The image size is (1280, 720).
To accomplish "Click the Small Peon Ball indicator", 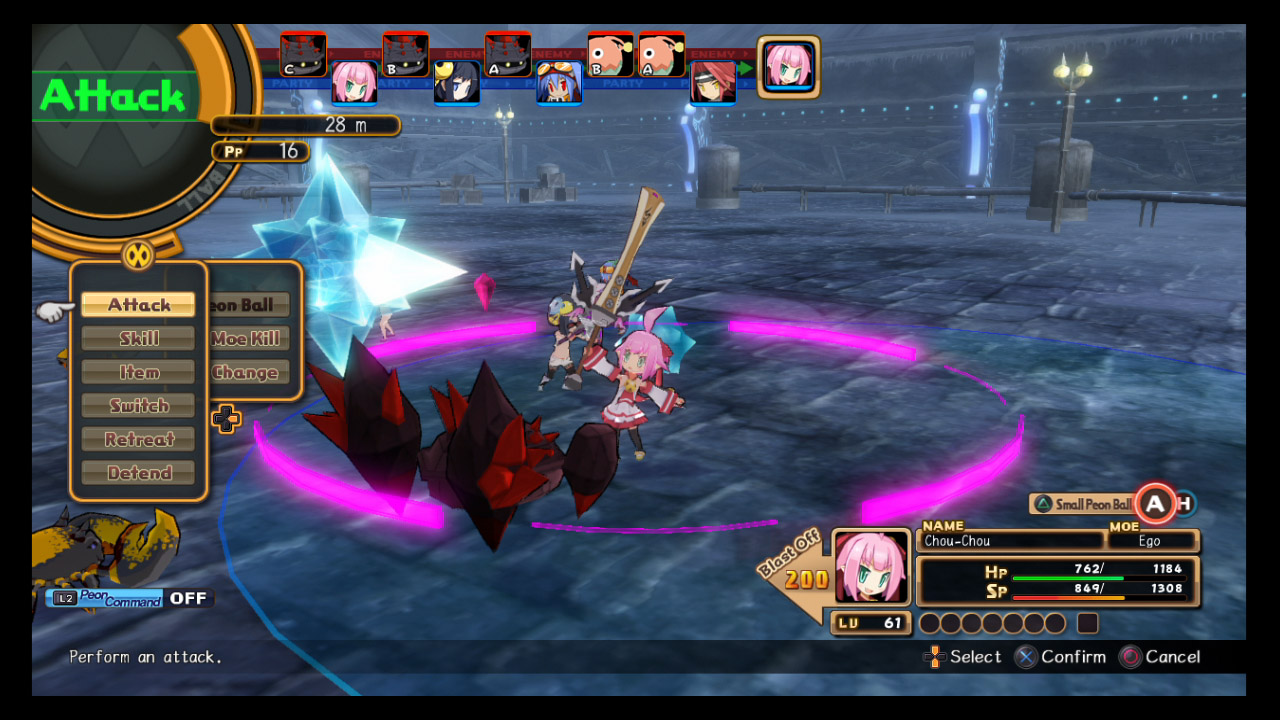I will pyautogui.click(x=1082, y=504).
